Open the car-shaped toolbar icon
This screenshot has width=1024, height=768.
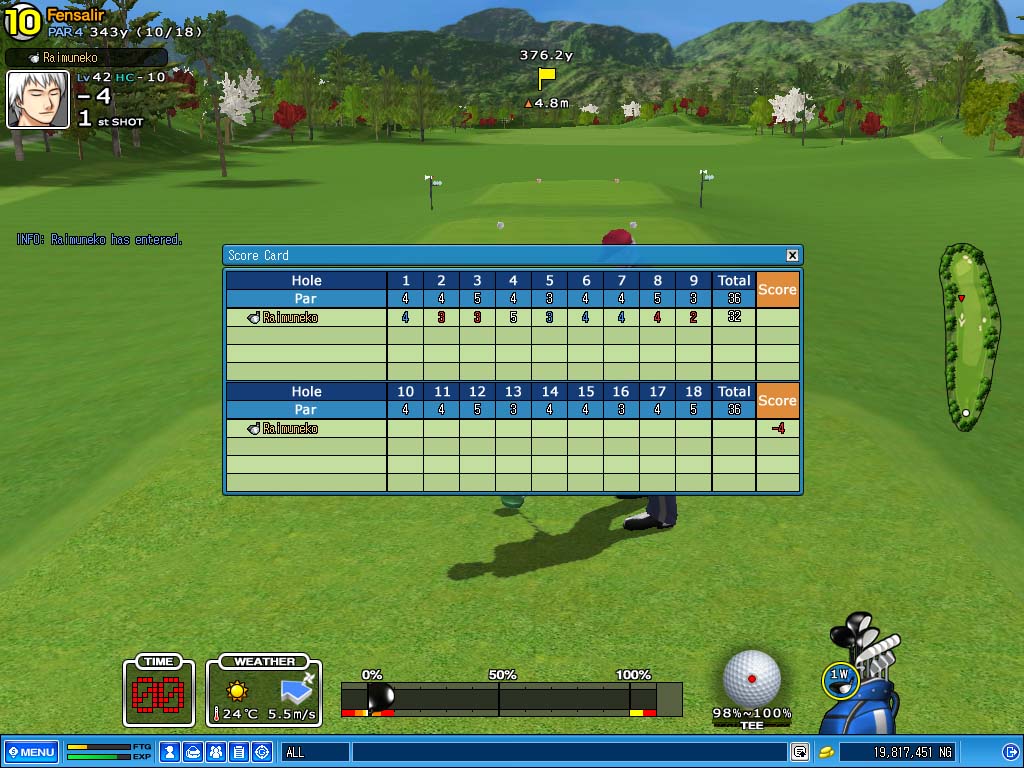tap(193, 752)
